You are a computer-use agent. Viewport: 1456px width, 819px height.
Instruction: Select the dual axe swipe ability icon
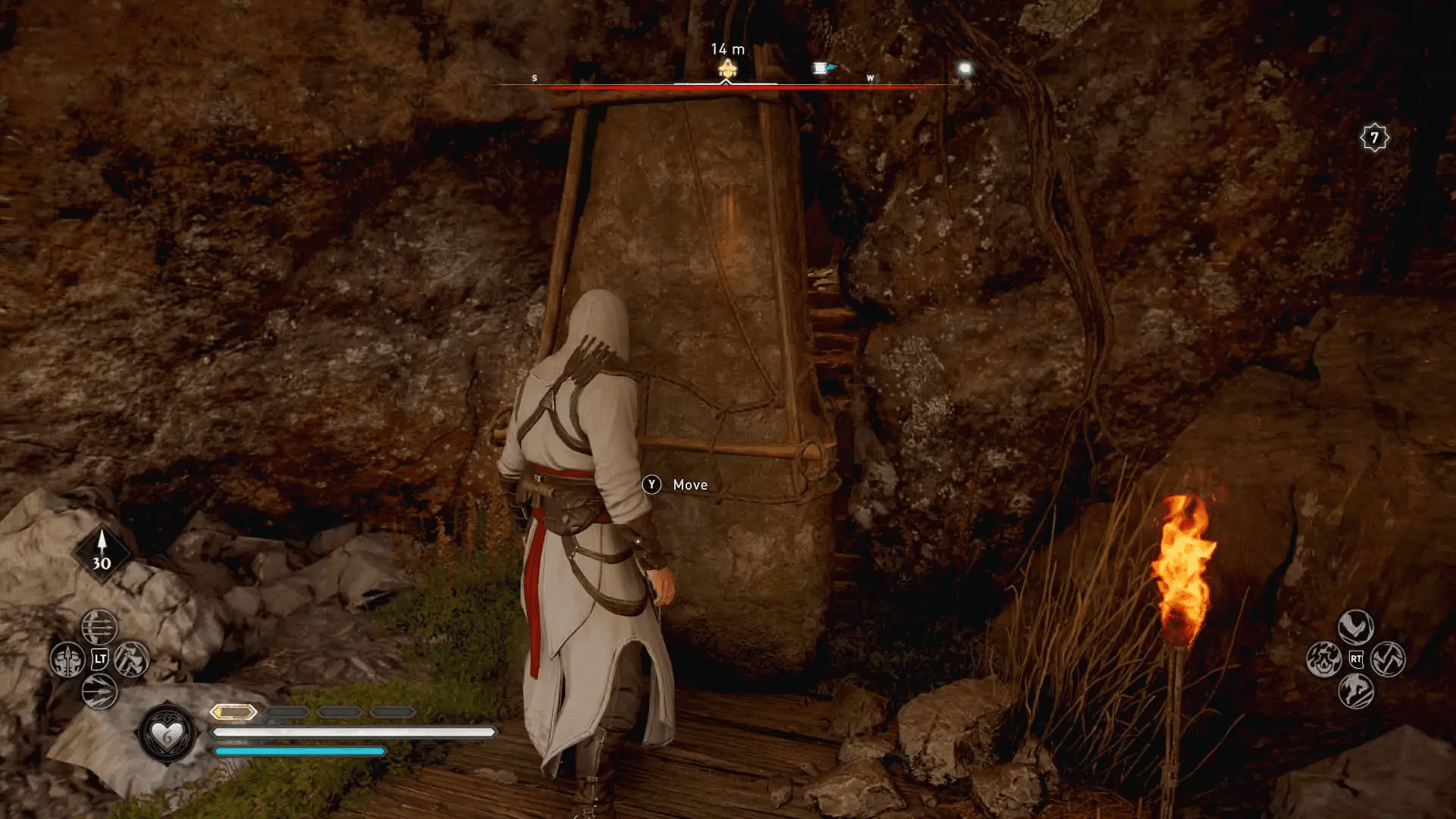click(x=1389, y=659)
